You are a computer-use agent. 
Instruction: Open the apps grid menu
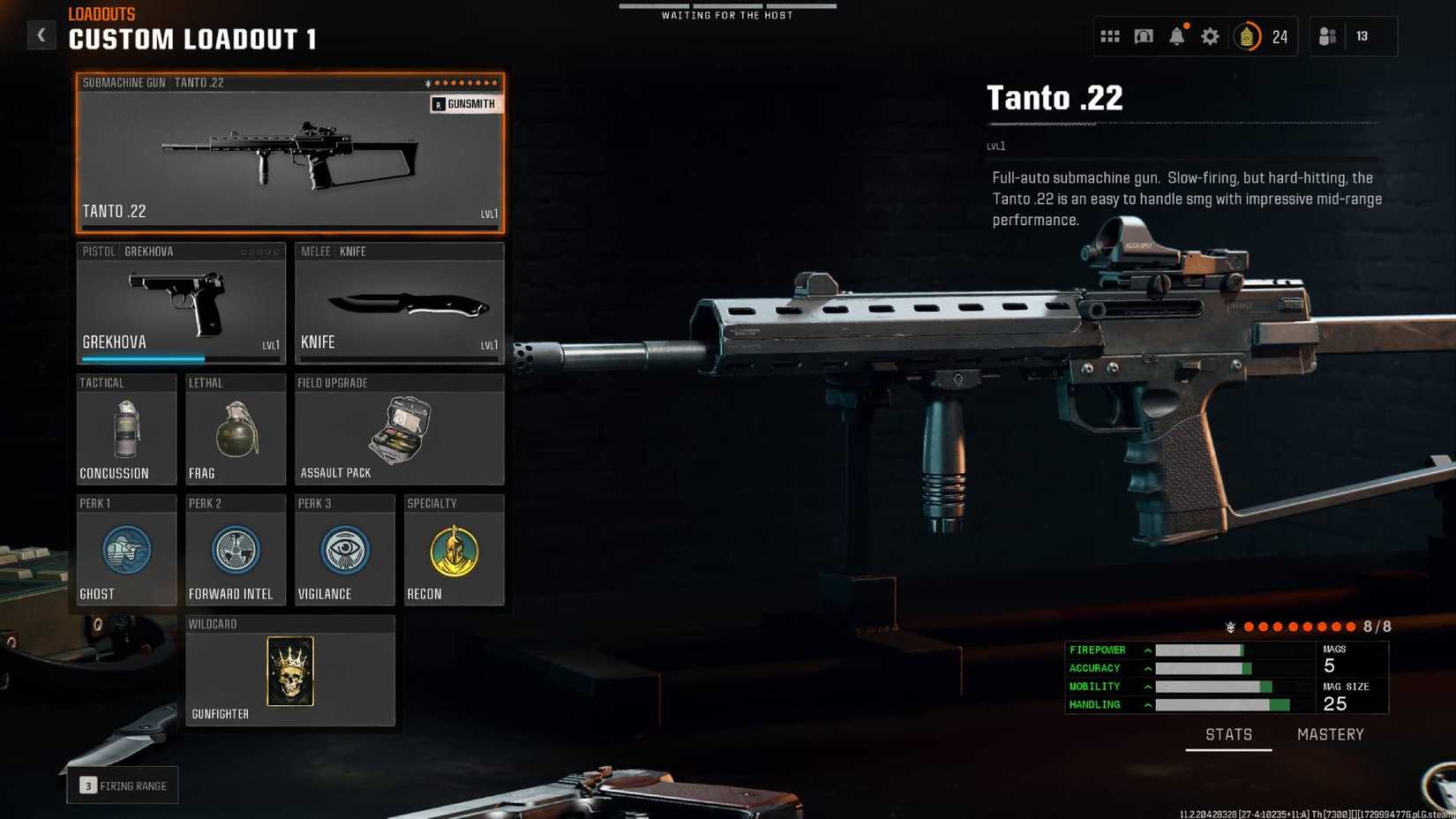1110,36
